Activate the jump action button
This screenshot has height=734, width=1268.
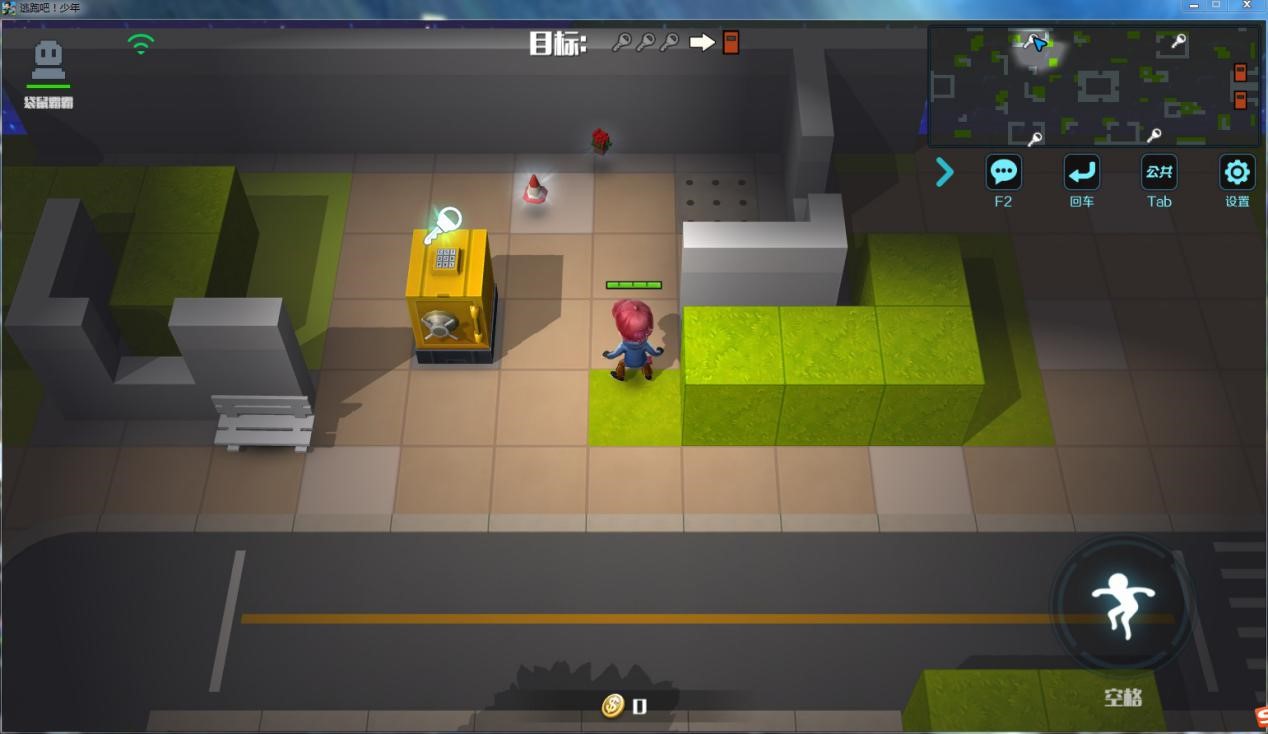click(1122, 604)
